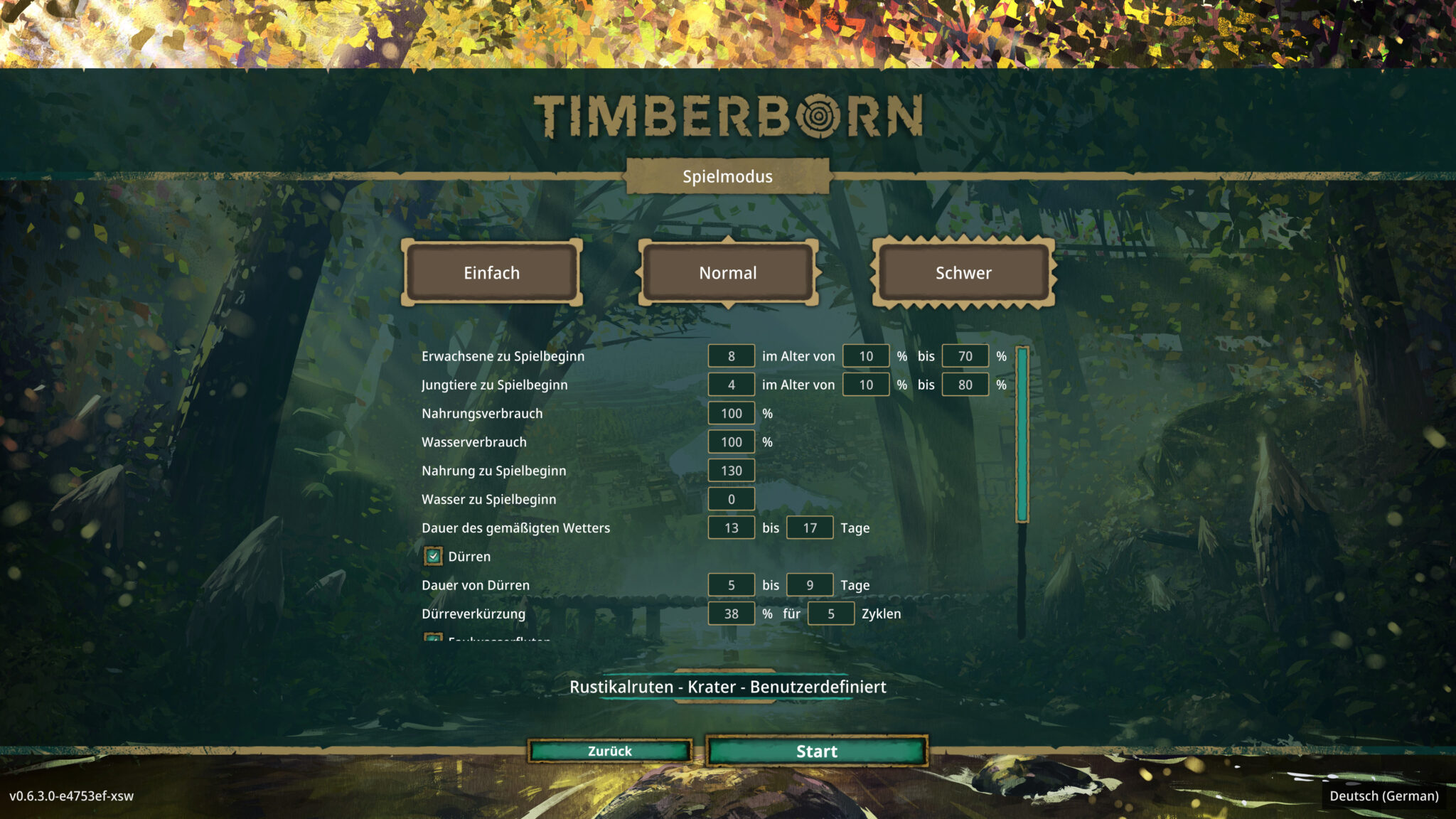Select the Normal difficulty mode
This screenshot has width=1456, height=819.
pos(727,272)
